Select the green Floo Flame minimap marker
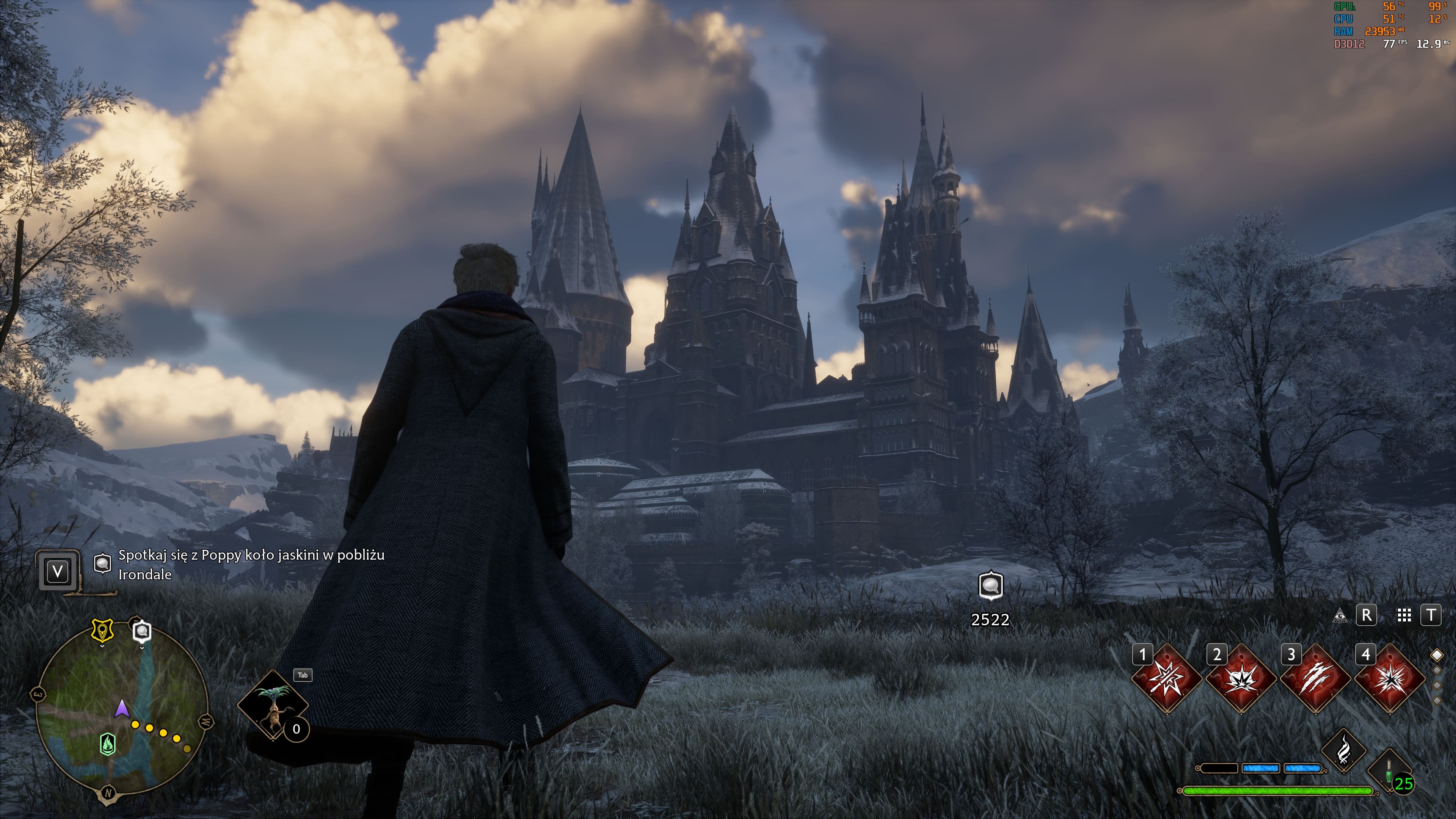 tap(107, 744)
